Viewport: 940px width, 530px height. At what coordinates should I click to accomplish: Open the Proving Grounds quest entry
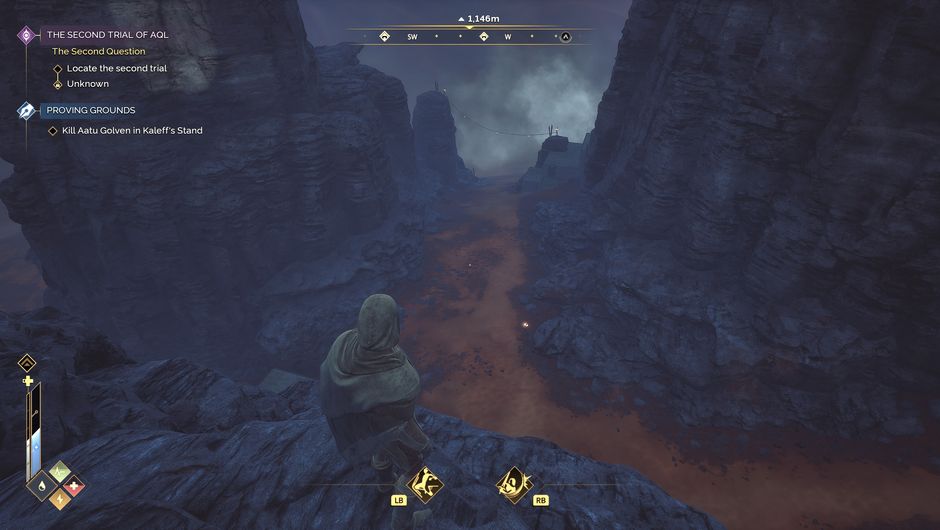pos(91,110)
